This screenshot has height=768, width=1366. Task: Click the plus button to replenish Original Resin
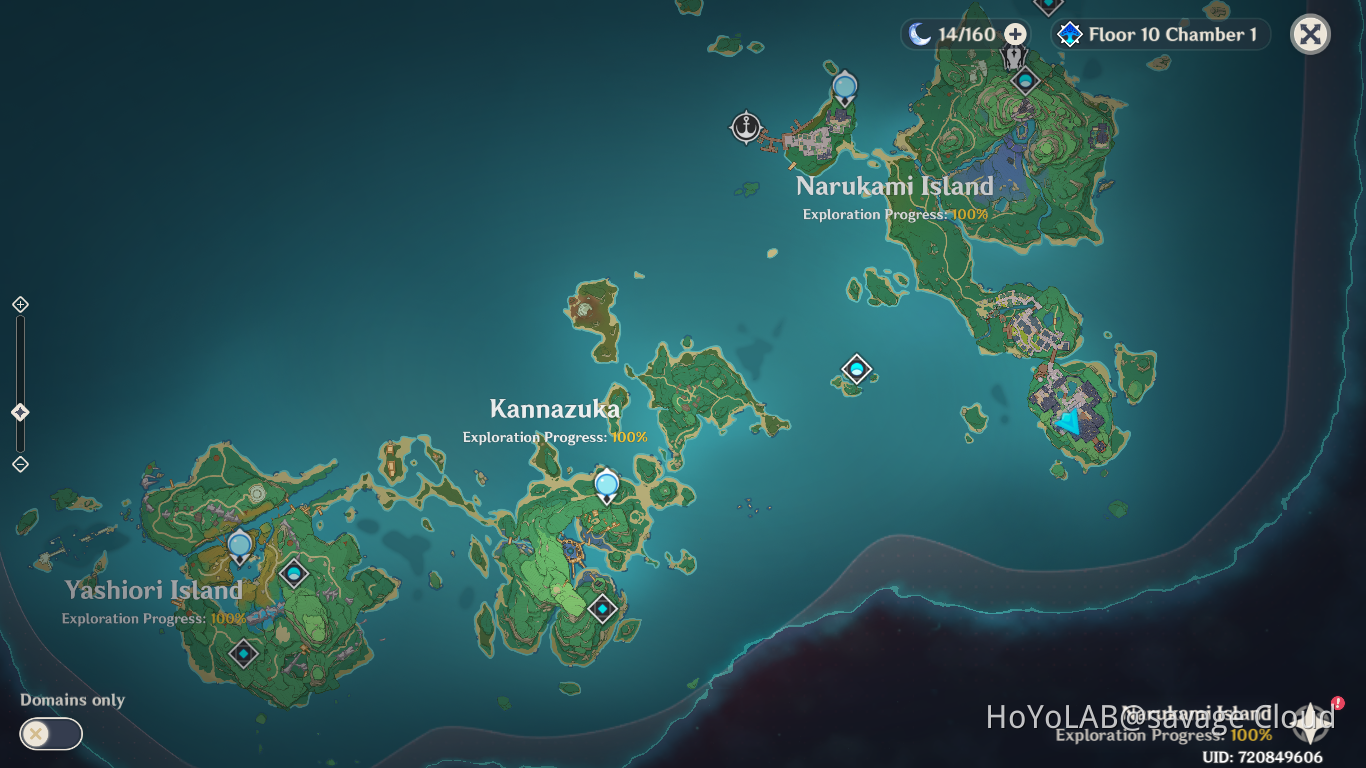pos(1014,33)
